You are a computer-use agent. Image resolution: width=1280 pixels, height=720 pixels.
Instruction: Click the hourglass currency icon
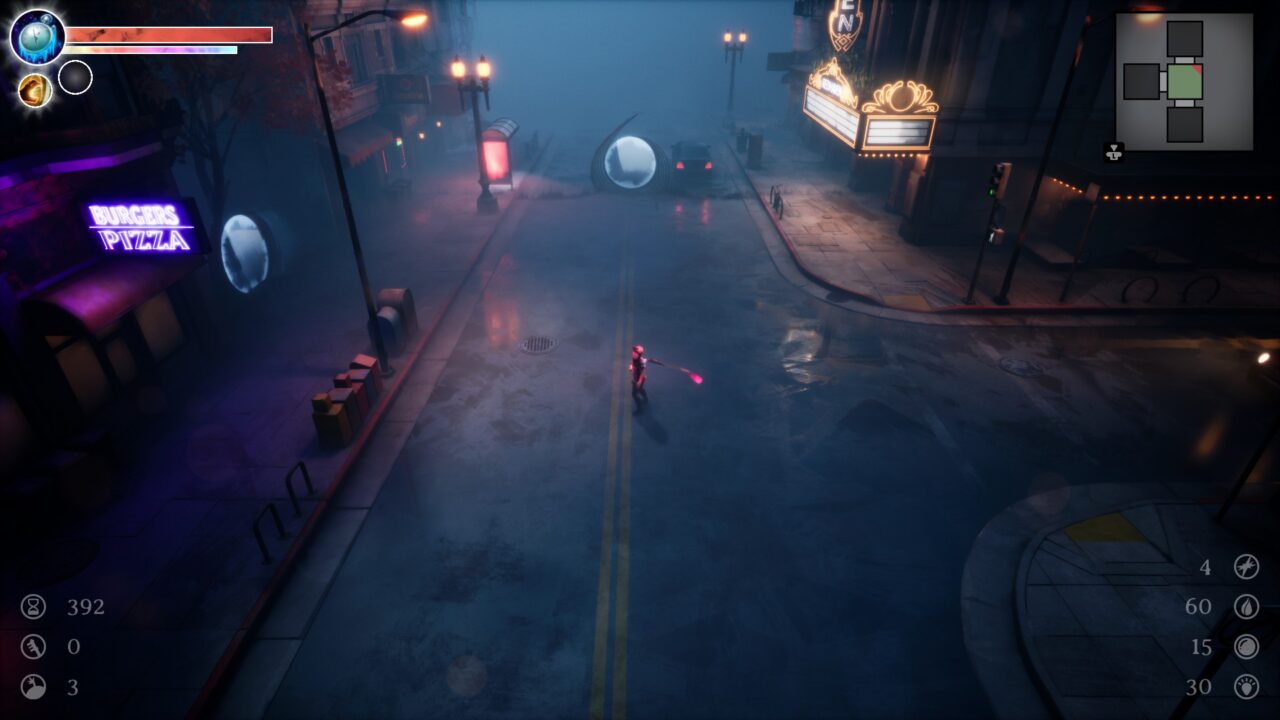34,607
